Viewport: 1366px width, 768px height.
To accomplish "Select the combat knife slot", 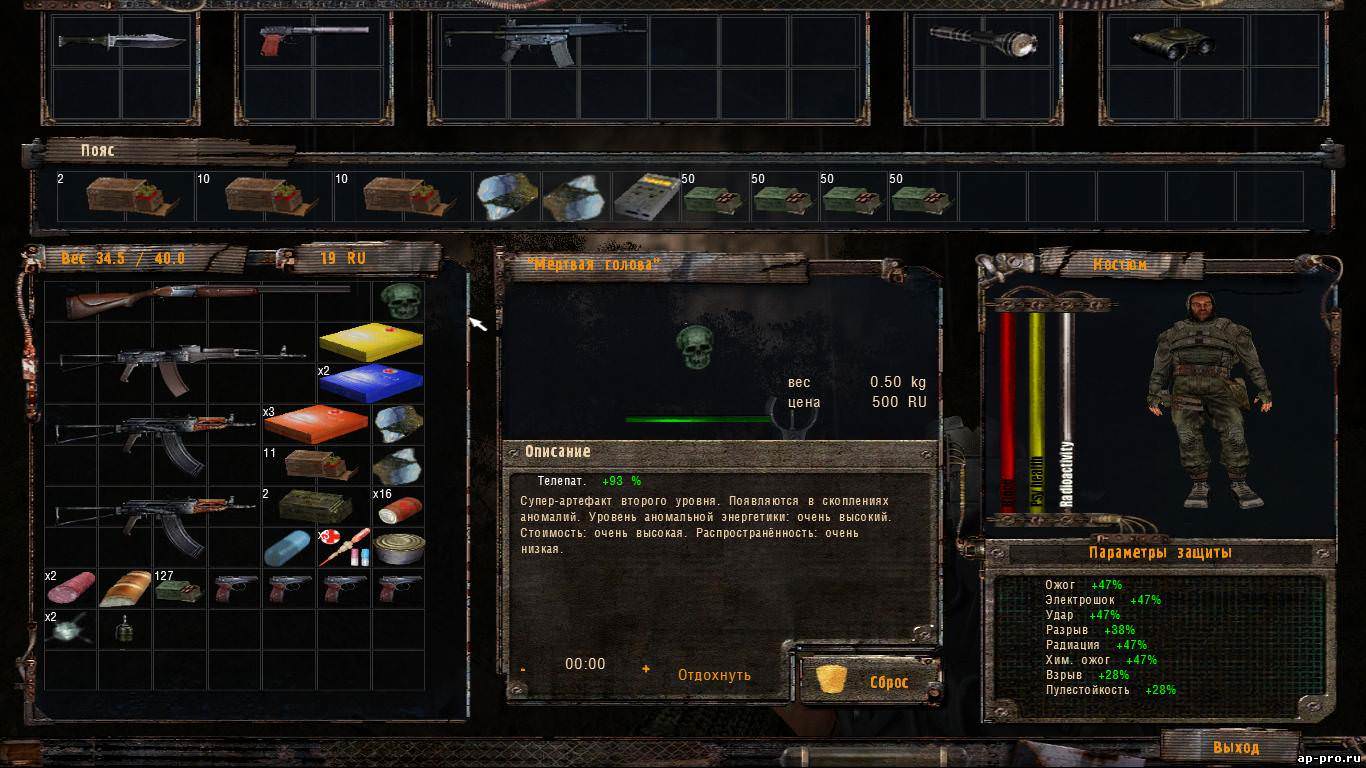I will pos(121,41).
